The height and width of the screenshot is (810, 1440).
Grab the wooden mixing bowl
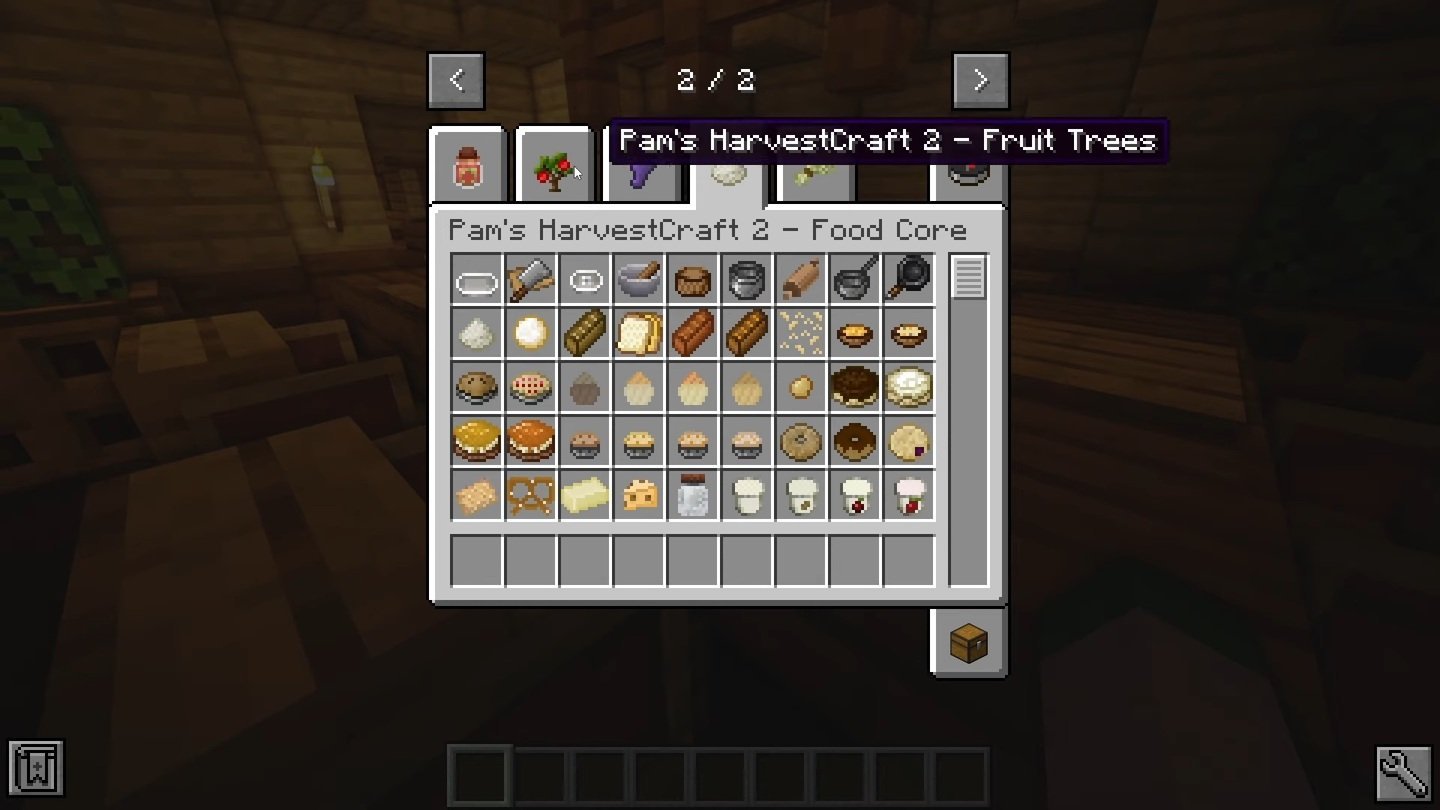[x=694, y=282]
